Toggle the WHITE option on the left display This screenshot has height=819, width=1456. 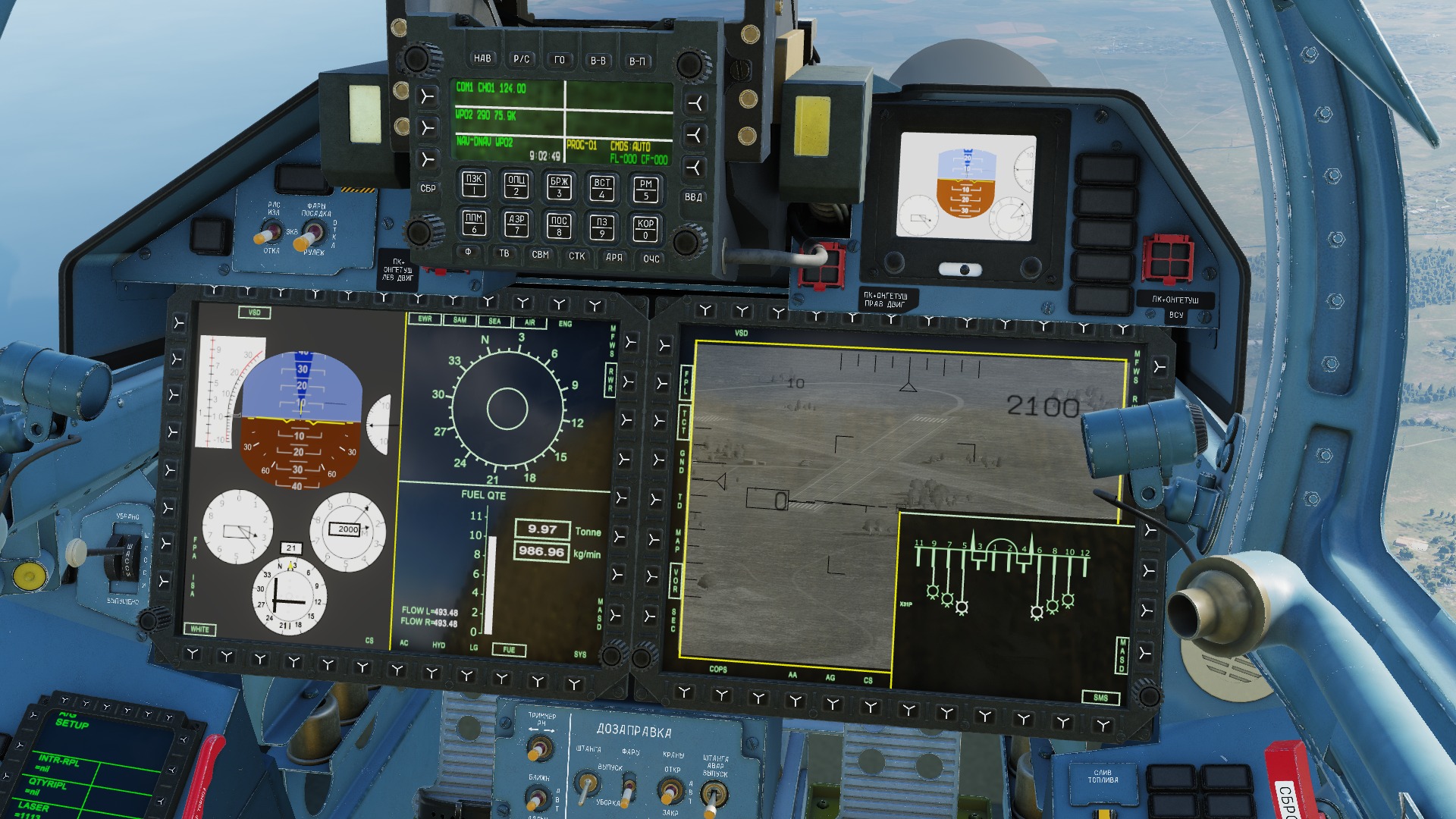pyautogui.click(x=200, y=629)
